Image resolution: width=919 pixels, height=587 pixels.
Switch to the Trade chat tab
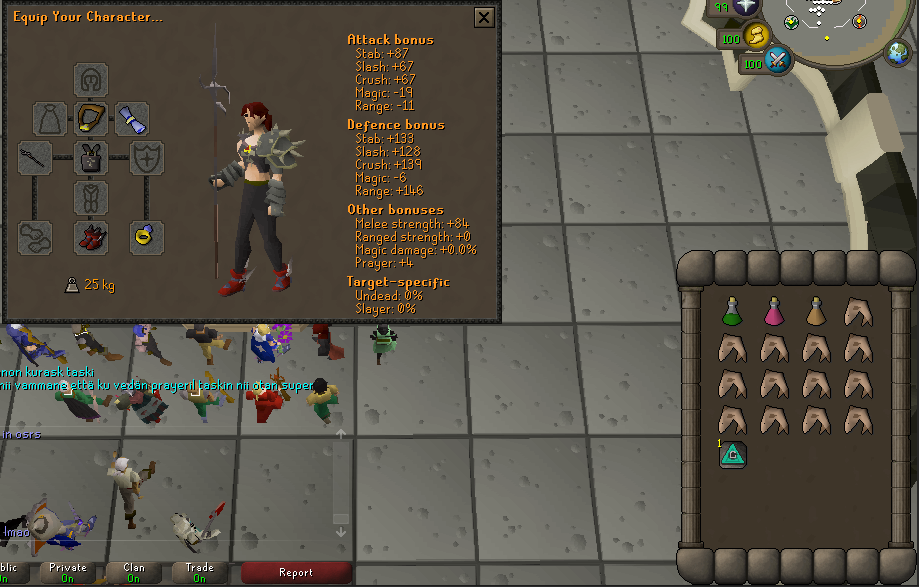(199, 573)
